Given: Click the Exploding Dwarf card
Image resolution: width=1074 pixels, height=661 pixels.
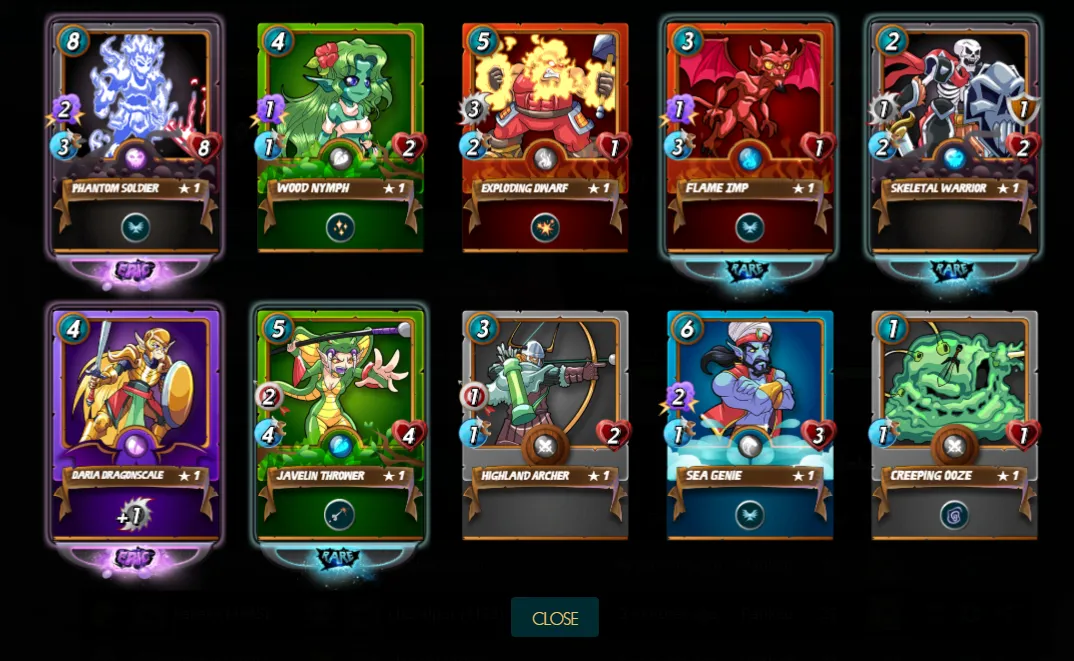Looking at the screenshot, I should [545, 140].
